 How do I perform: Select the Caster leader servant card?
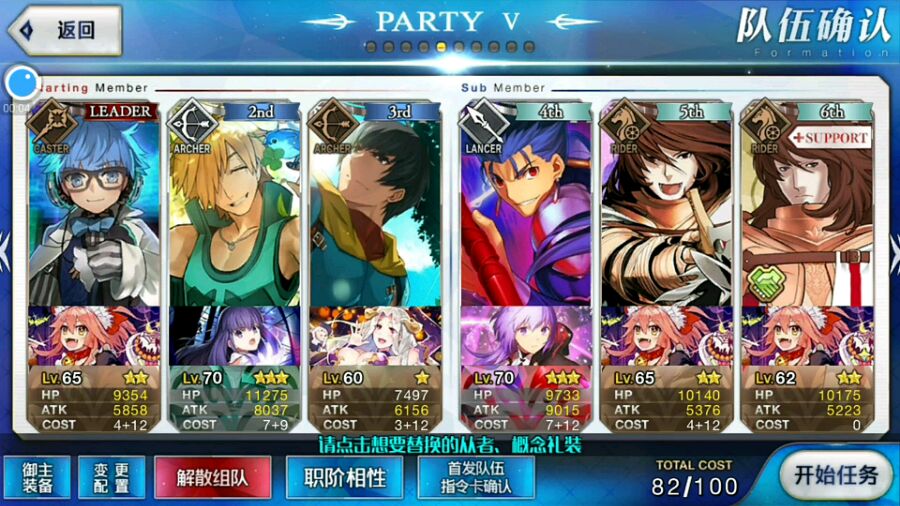(x=93, y=210)
